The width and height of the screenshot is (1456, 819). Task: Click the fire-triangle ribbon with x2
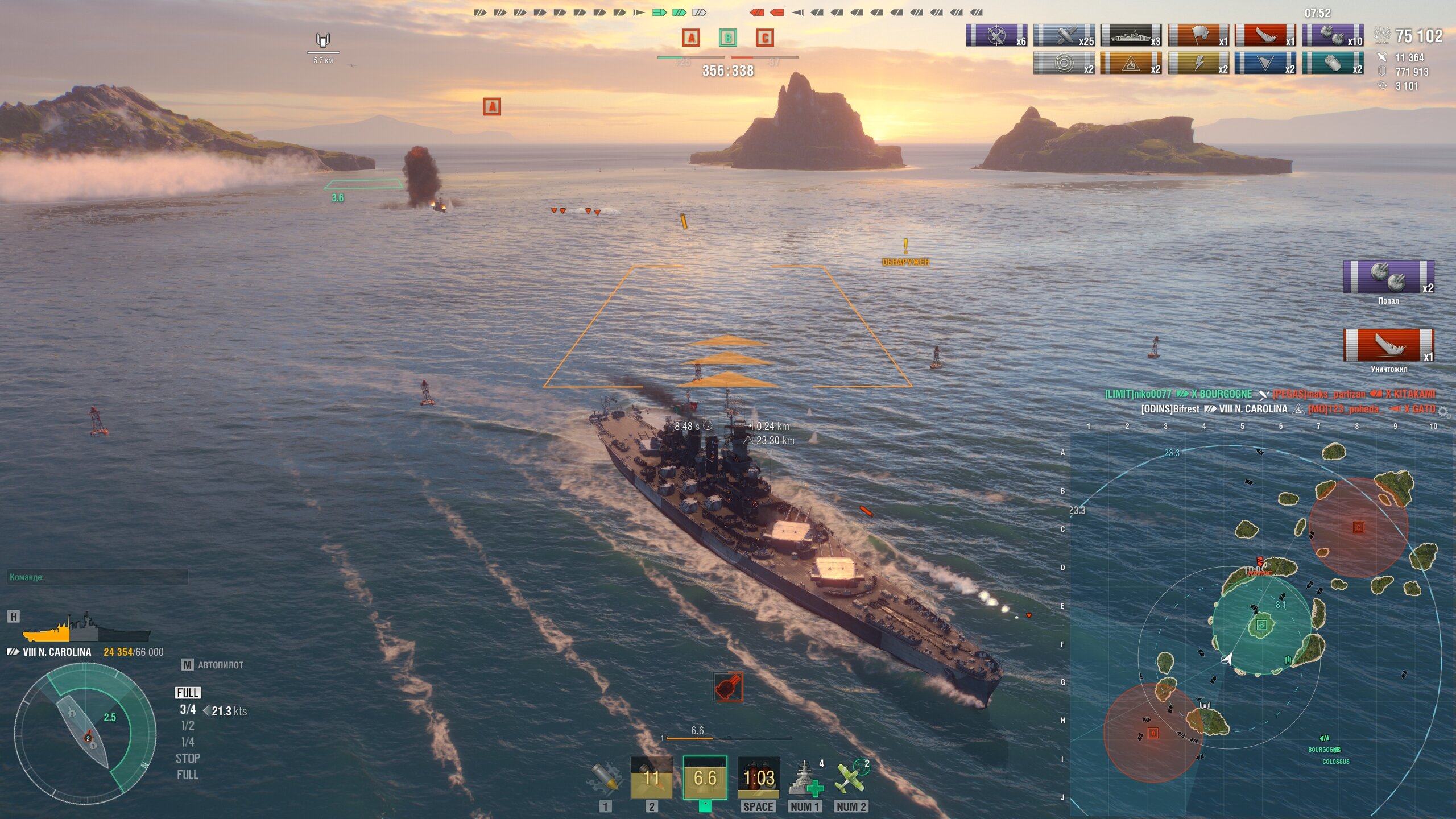tap(1131, 63)
